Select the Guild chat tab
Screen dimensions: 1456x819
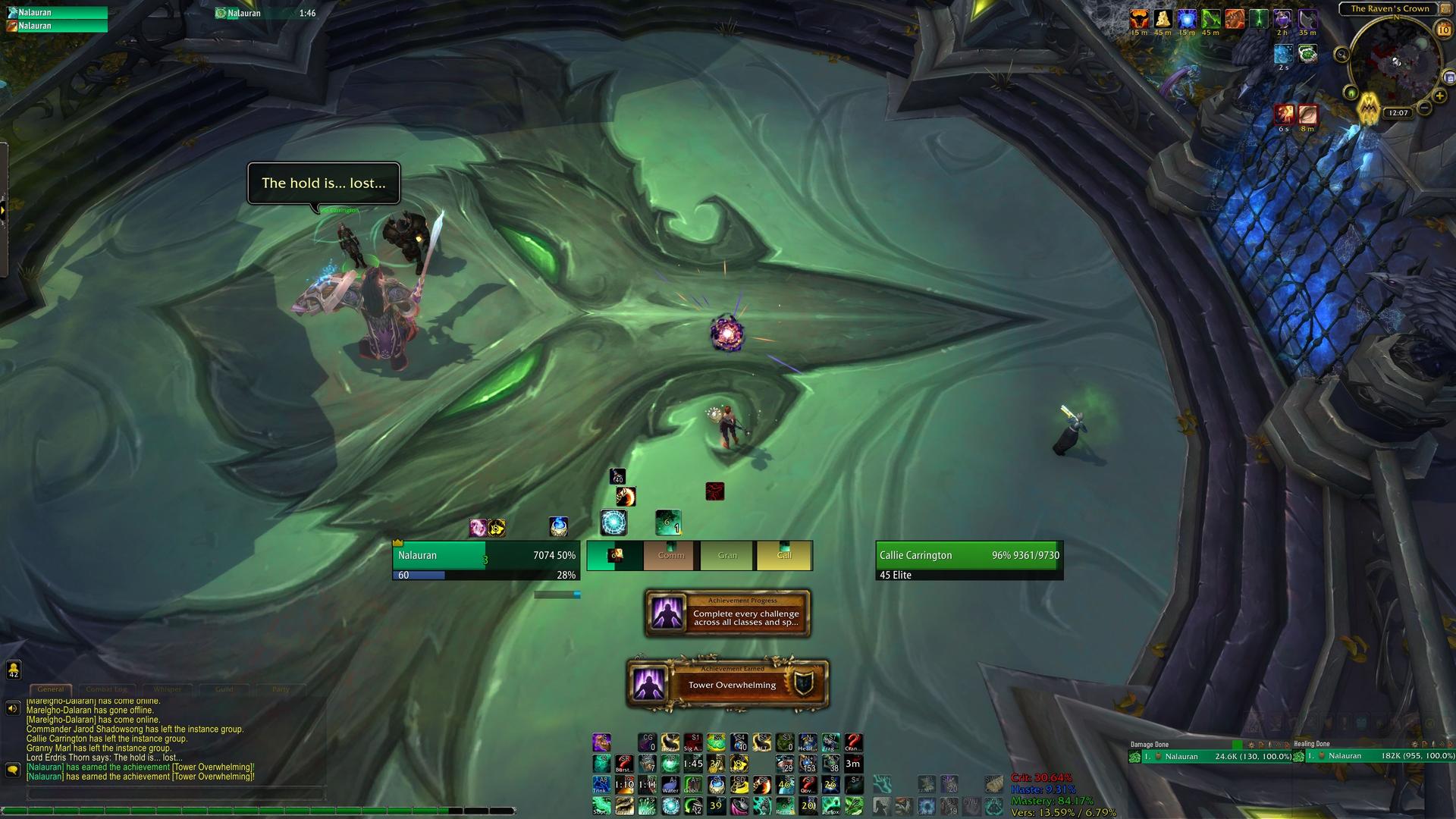pyautogui.click(x=224, y=689)
